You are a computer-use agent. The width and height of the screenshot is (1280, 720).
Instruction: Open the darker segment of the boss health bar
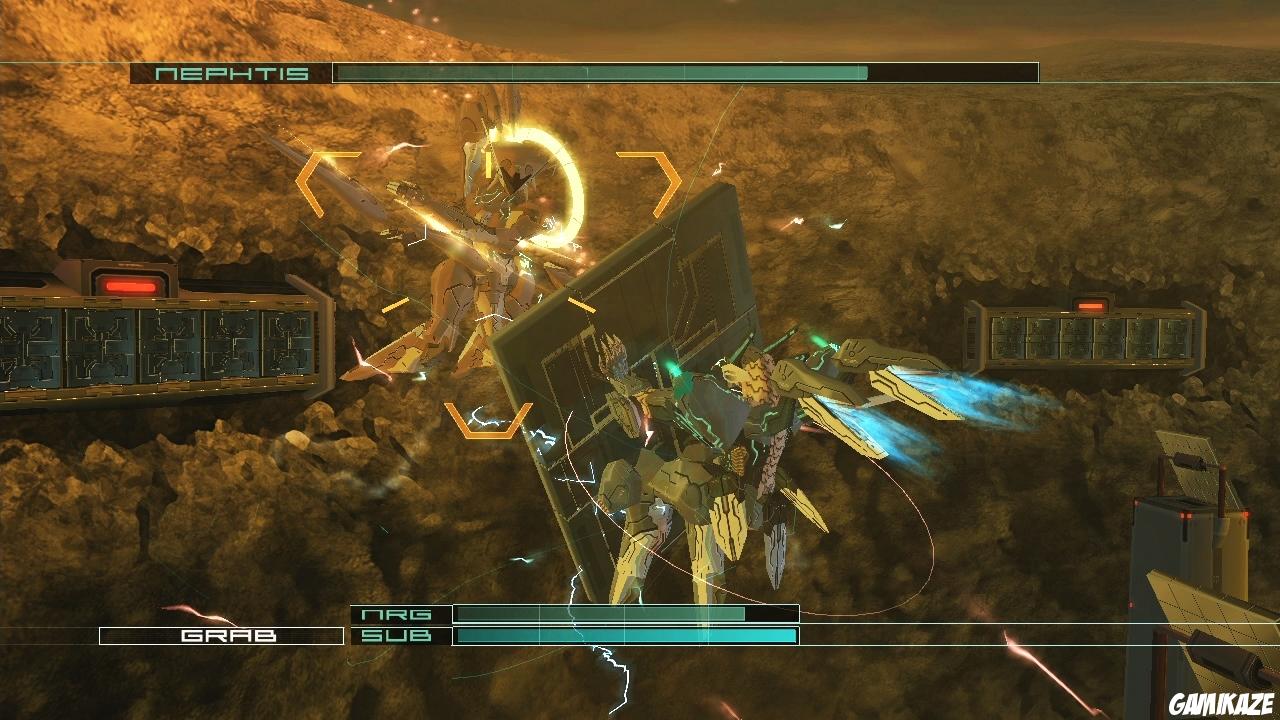click(950, 72)
